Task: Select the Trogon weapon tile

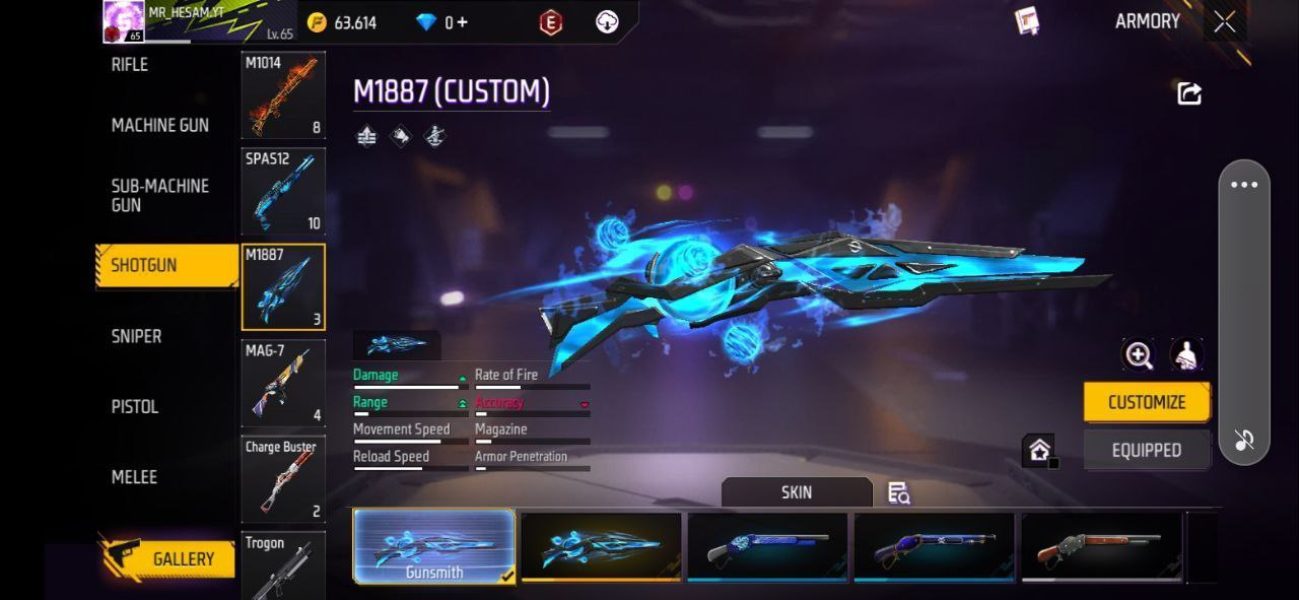Action: pyautogui.click(x=283, y=565)
